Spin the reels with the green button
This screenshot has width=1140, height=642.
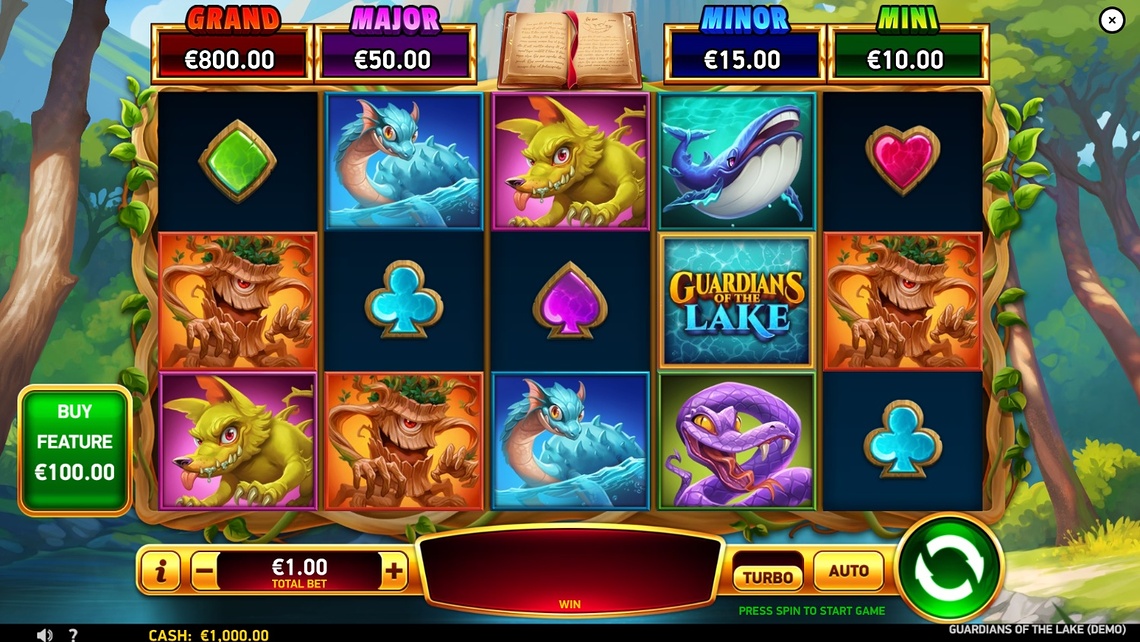click(949, 569)
